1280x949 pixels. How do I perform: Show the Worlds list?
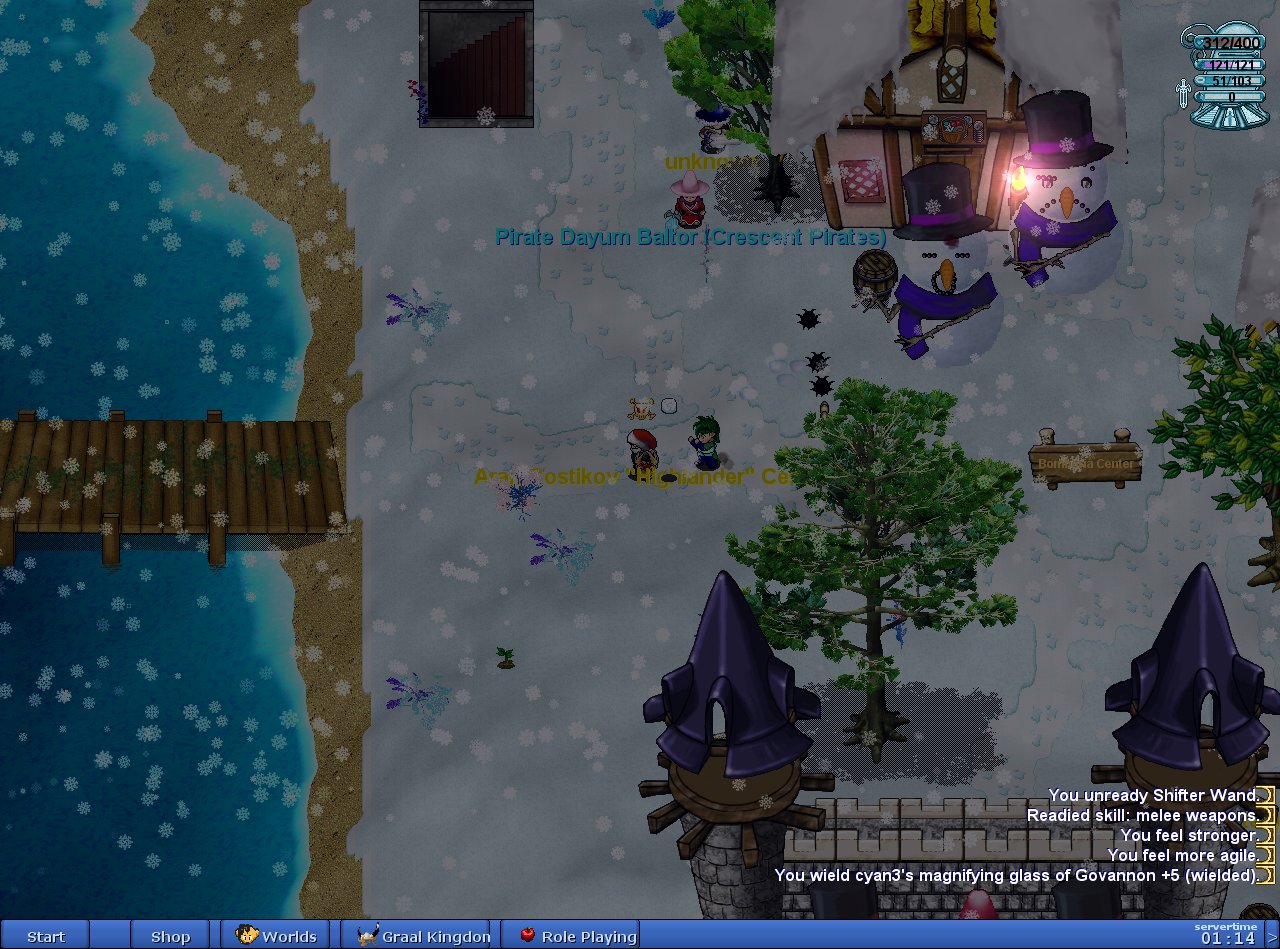point(277,936)
